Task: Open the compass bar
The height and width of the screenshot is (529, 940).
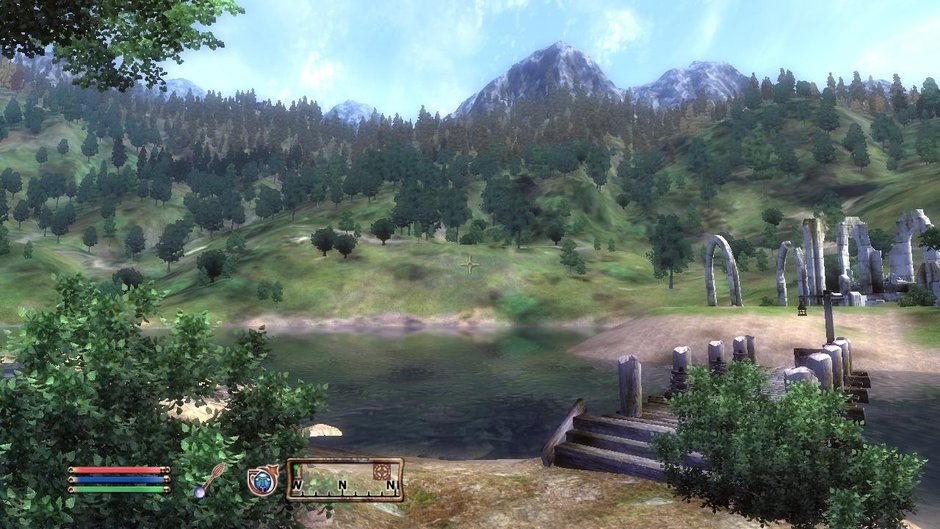Action: pyautogui.click(x=345, y=480)
